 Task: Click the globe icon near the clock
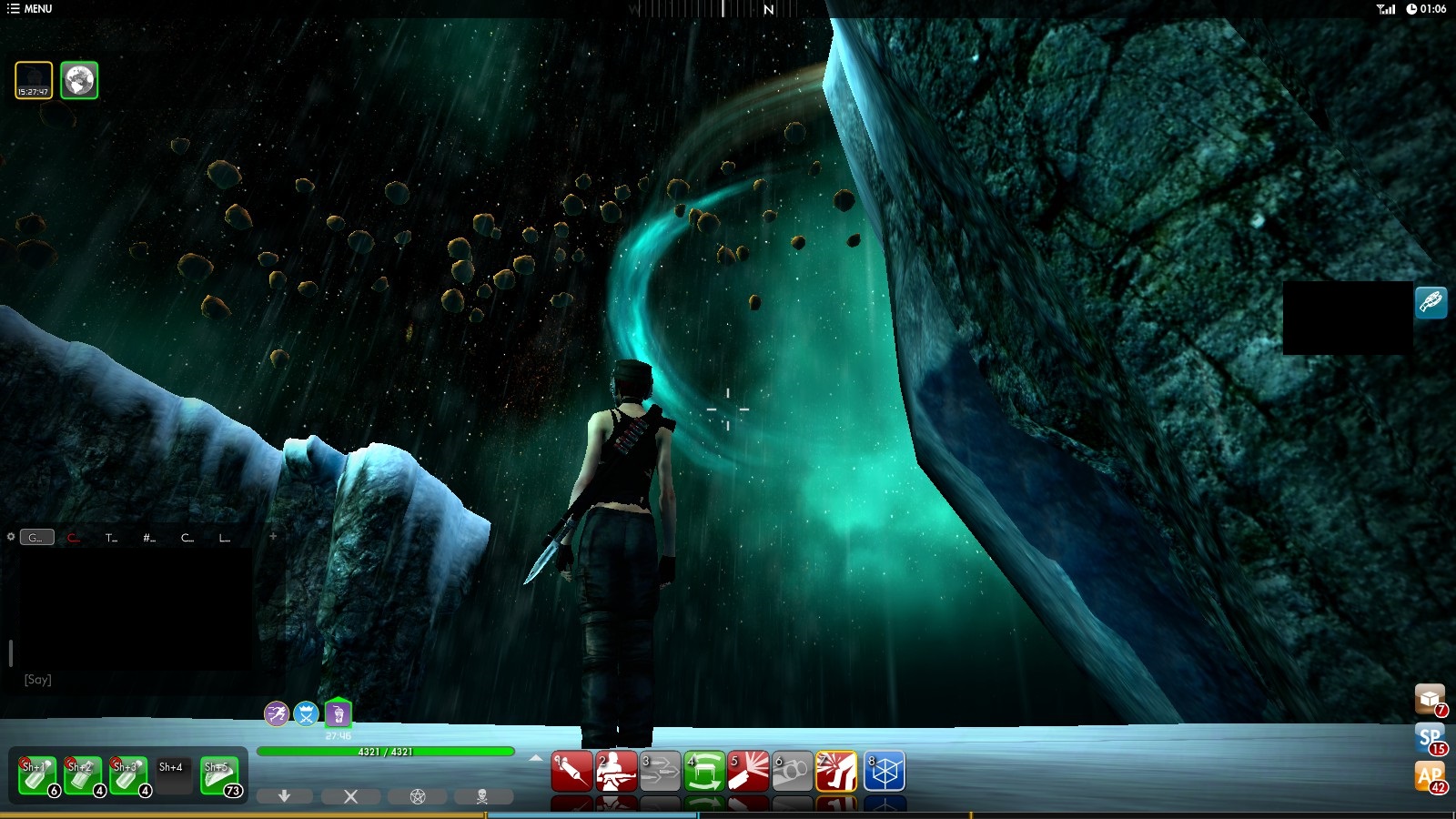click(79, 80)
